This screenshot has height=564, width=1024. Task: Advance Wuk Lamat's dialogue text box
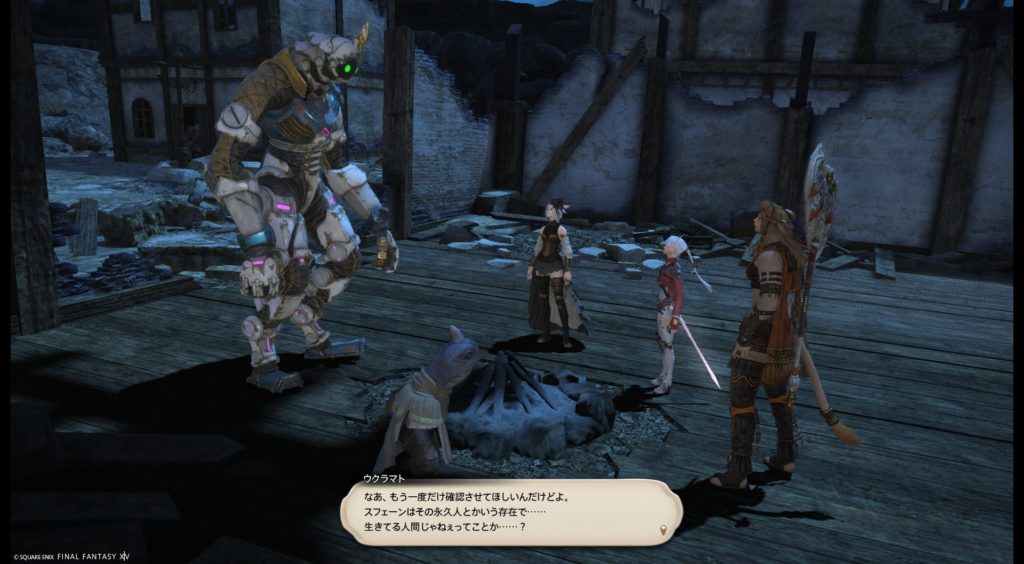coord(510,512)
